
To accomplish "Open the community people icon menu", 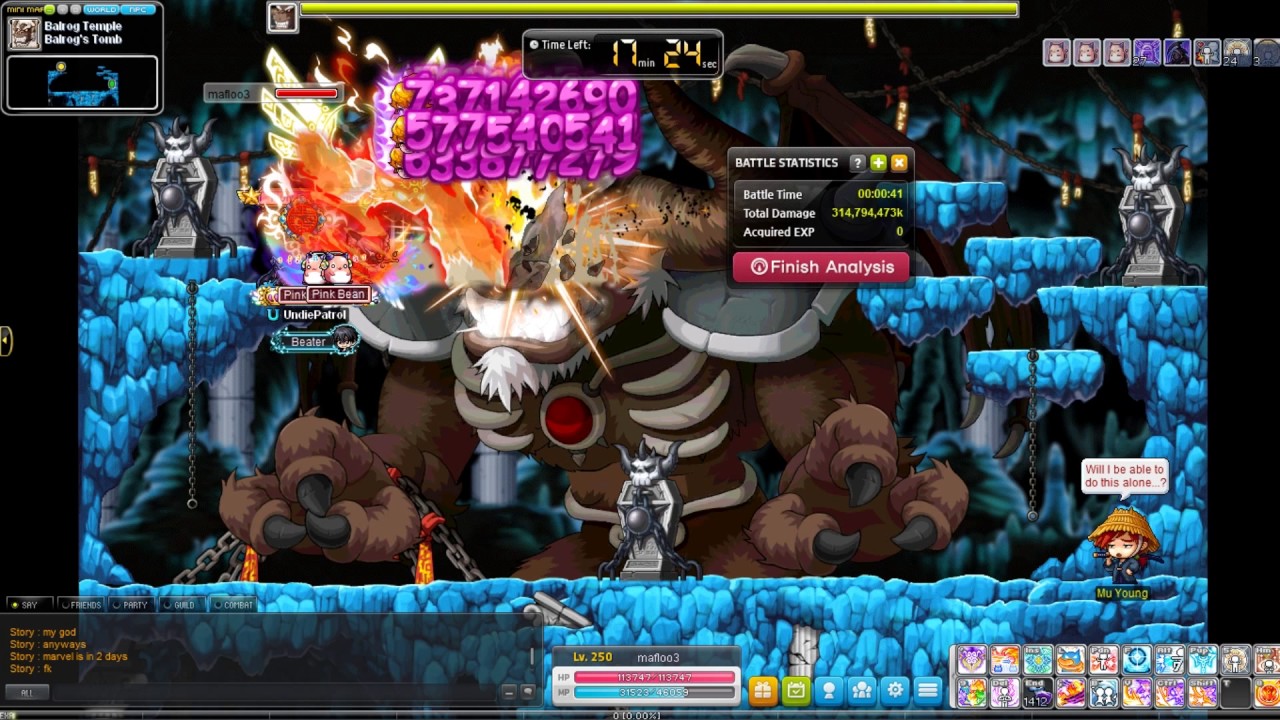I will coord(862,690).
